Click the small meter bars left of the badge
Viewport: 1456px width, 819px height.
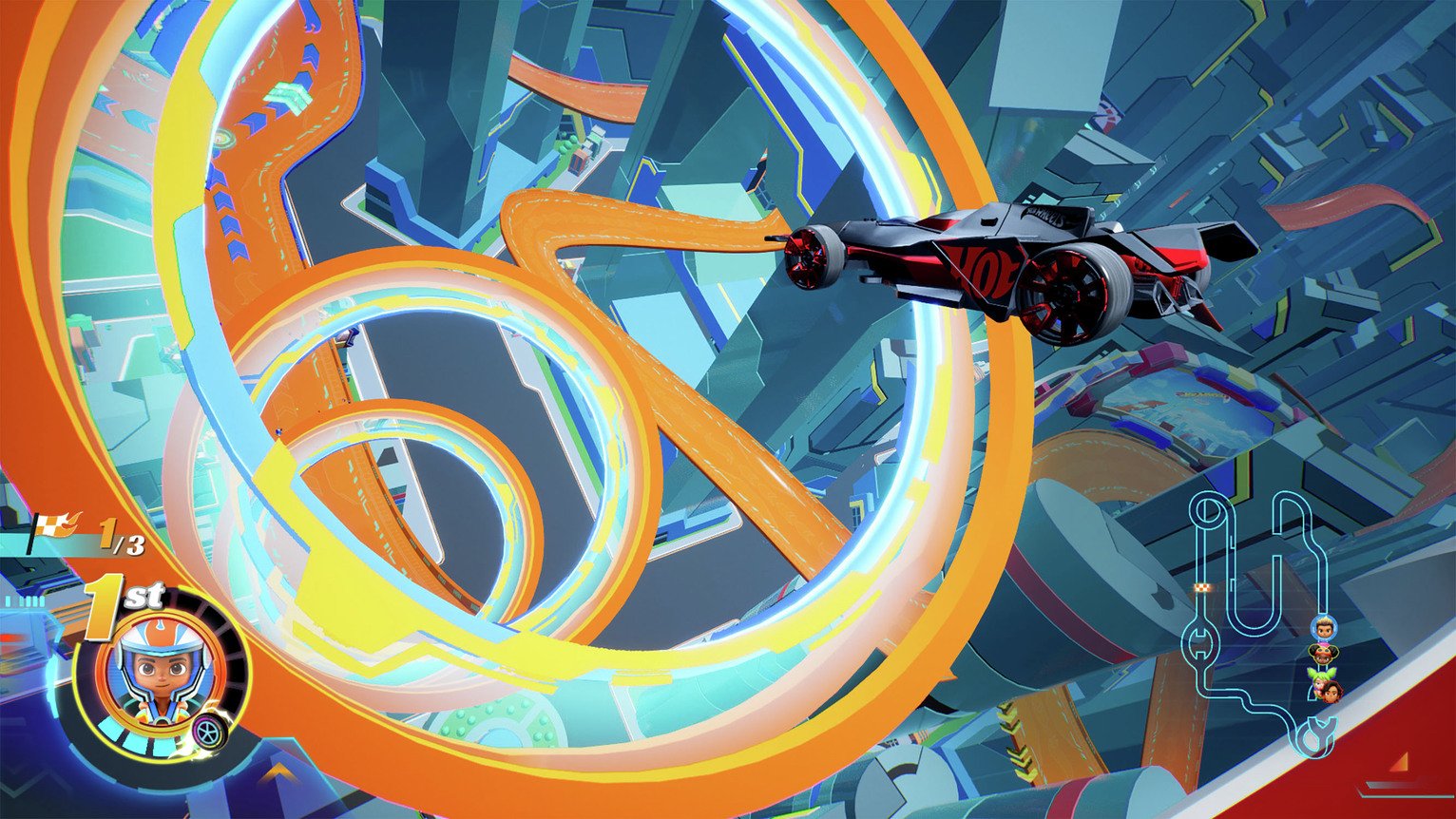tap(23, 600)
